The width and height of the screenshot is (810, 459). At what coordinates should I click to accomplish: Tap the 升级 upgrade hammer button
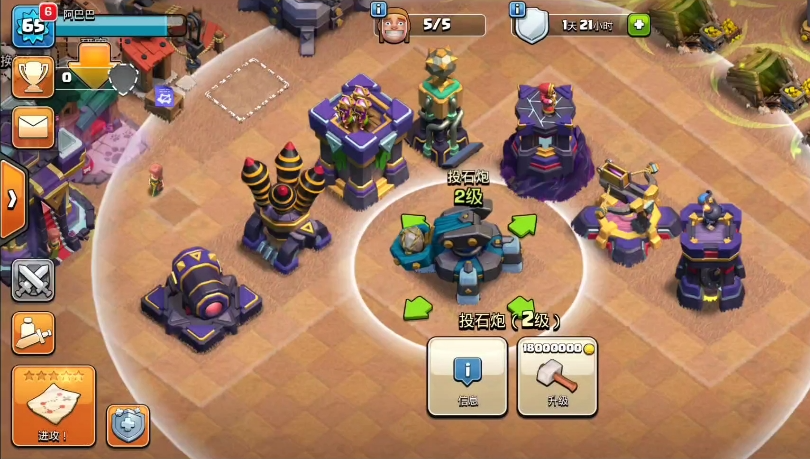[x=557, y=375]
